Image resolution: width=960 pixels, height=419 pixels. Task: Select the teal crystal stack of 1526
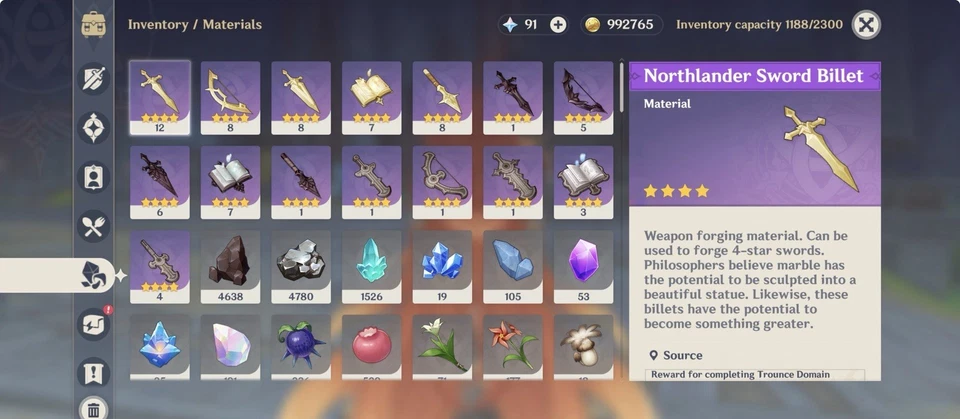[372, 265]
